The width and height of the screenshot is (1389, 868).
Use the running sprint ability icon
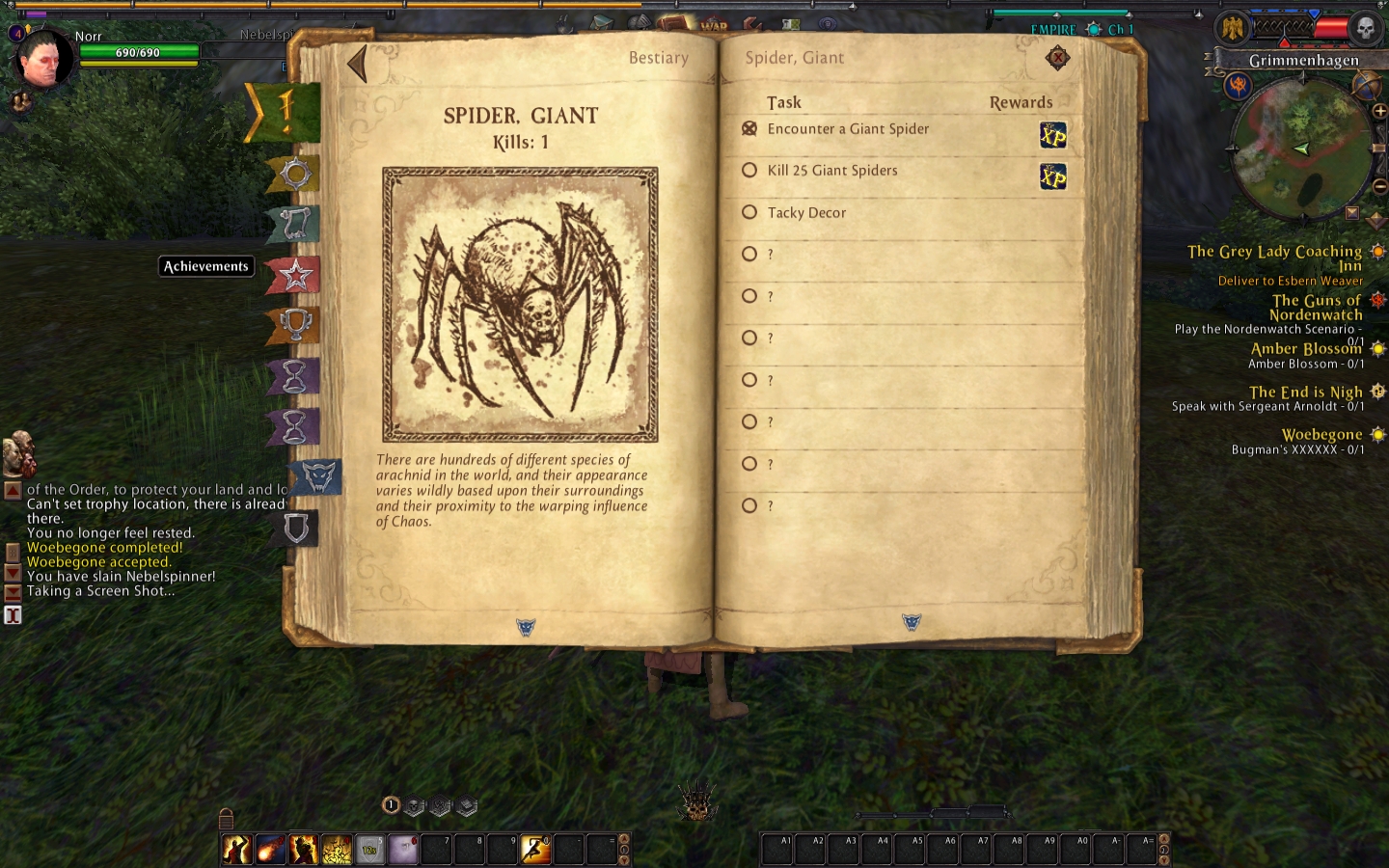tap(535, 849)
